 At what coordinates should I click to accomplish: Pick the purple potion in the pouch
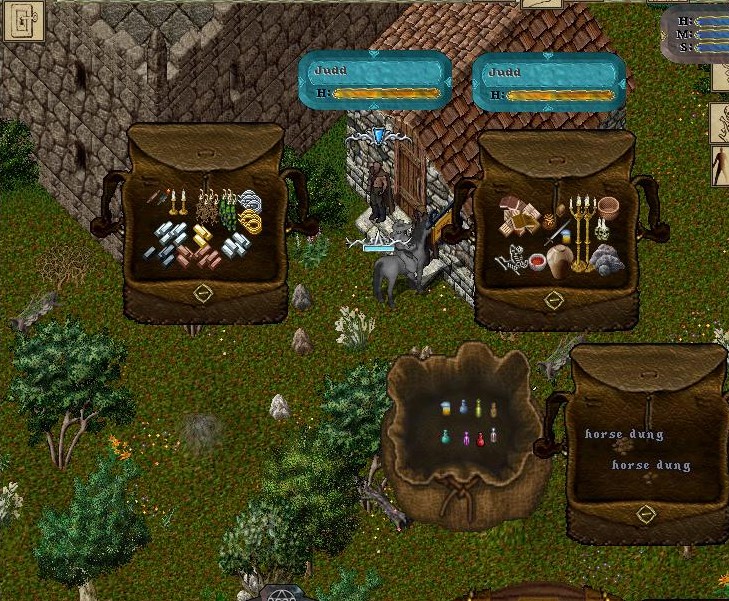tap(465, 439)
